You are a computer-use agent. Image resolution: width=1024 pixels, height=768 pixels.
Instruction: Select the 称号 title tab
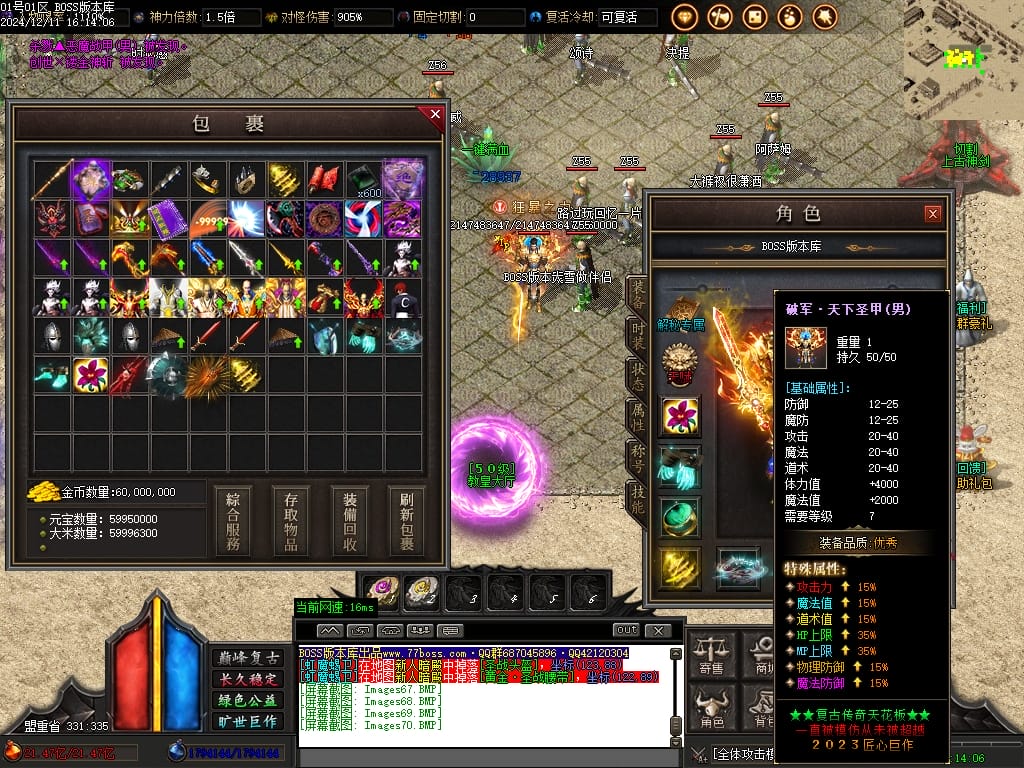(637, 456)
